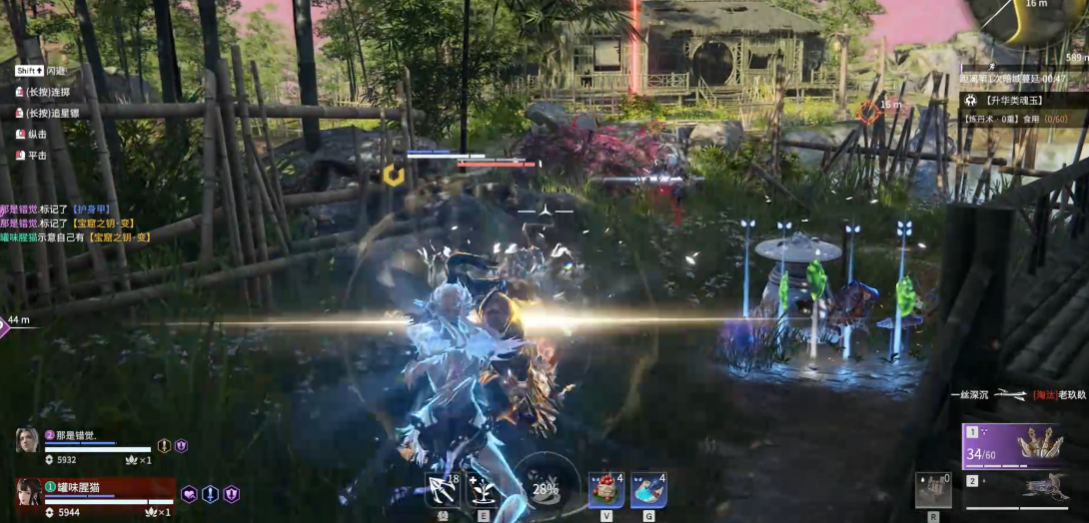Screen dimensions: 1089x523
Task: Activate the circular 28% ultimate gauge
Action: pyautogui.click(x=545, y=489)
